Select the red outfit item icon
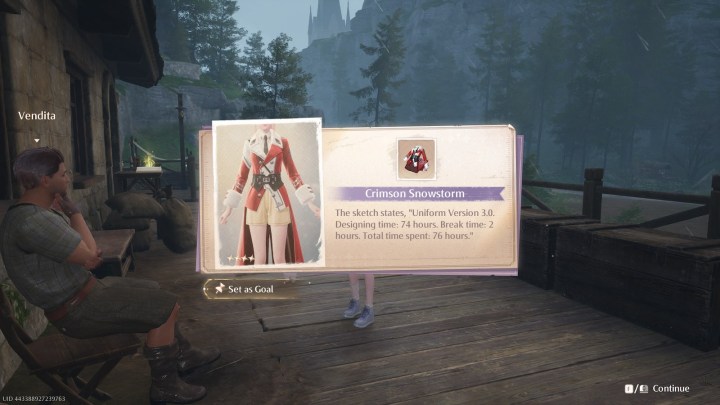Image resolution: width=720 pixels, height=405 pixels. click(416, 158)
